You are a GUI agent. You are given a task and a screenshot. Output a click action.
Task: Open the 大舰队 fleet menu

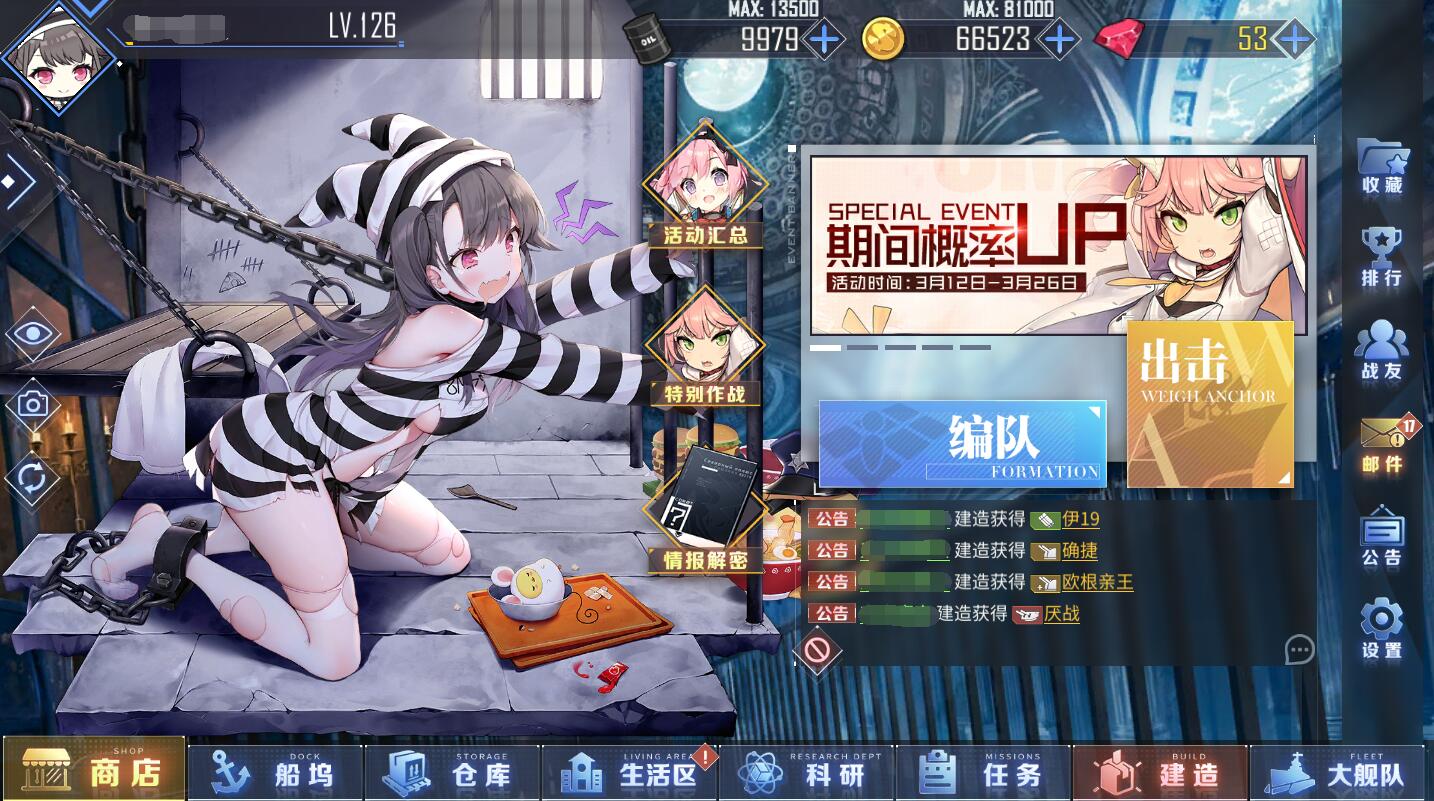point(1338,772)
